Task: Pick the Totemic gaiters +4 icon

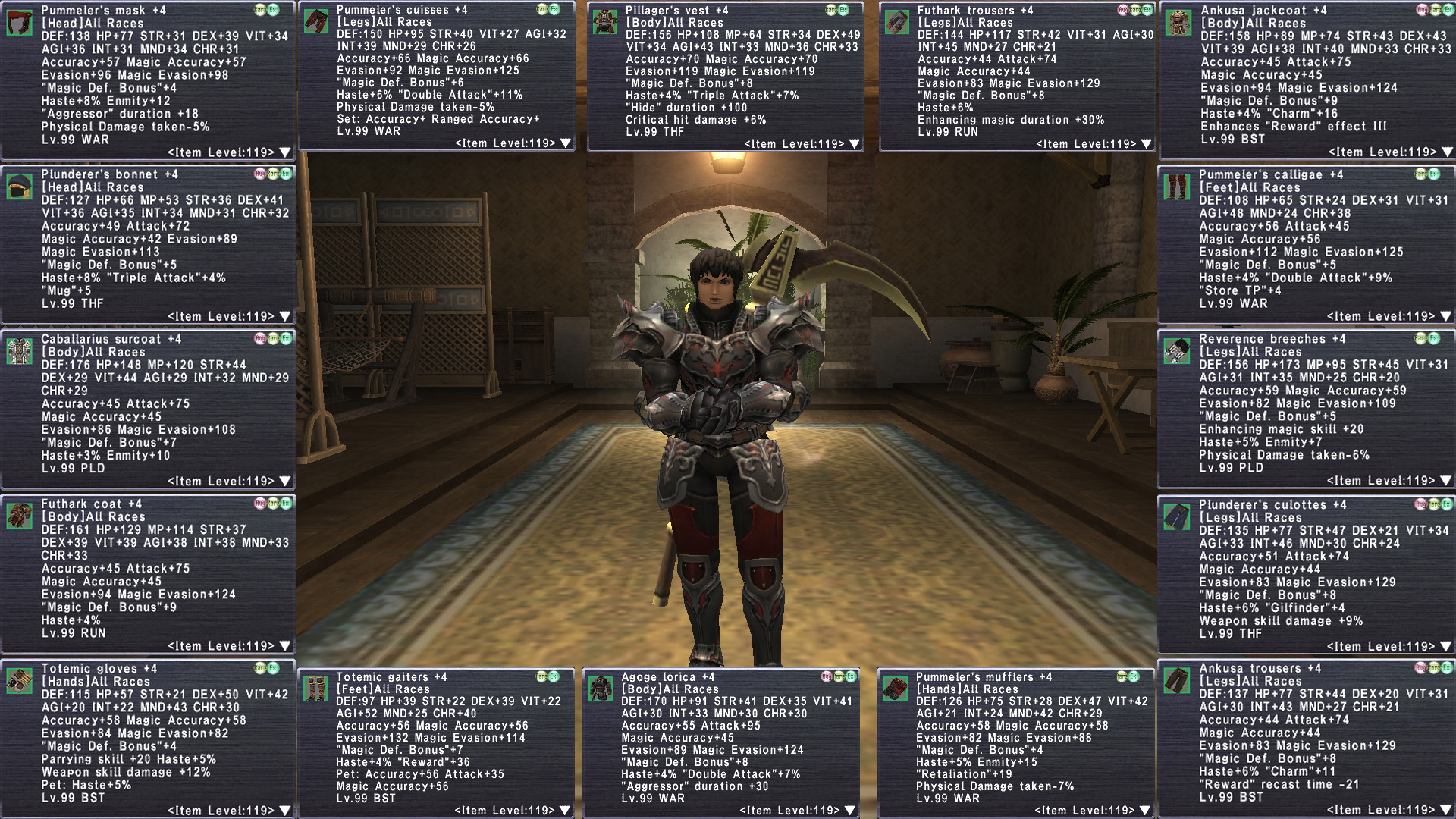Action: tap(315, 689)
